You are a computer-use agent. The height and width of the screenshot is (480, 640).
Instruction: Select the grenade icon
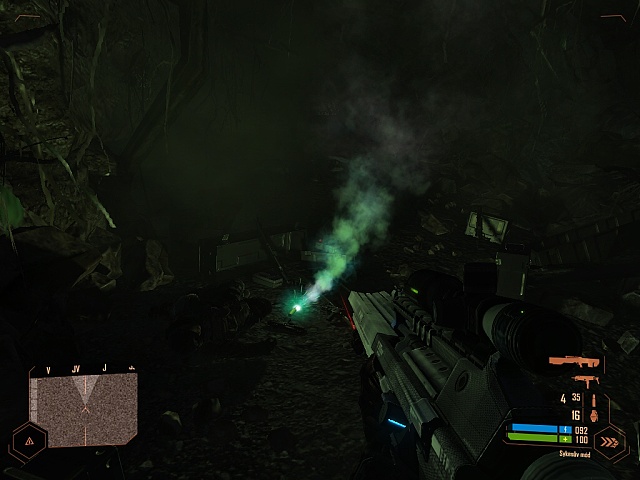pyautogui.click(x=593, y=414)
